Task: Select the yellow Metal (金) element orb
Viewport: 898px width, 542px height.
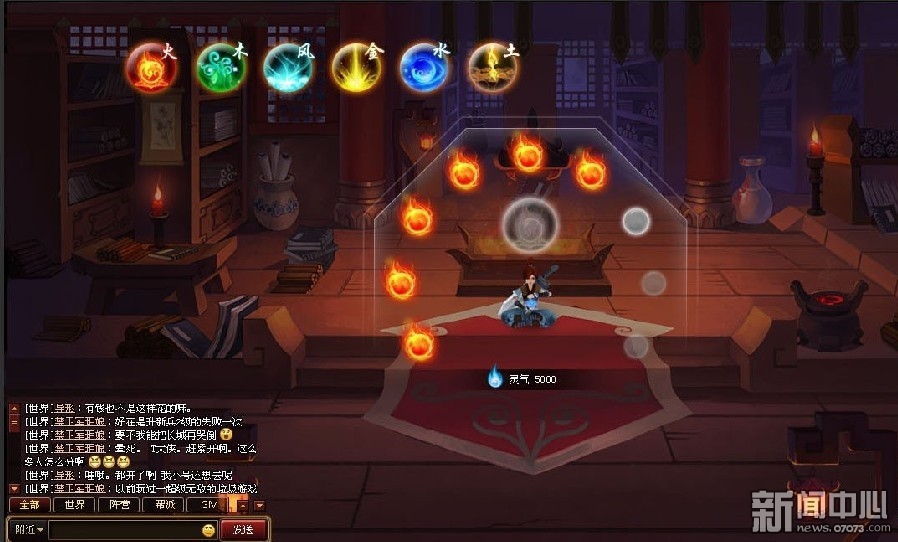Action: [357, 68]
